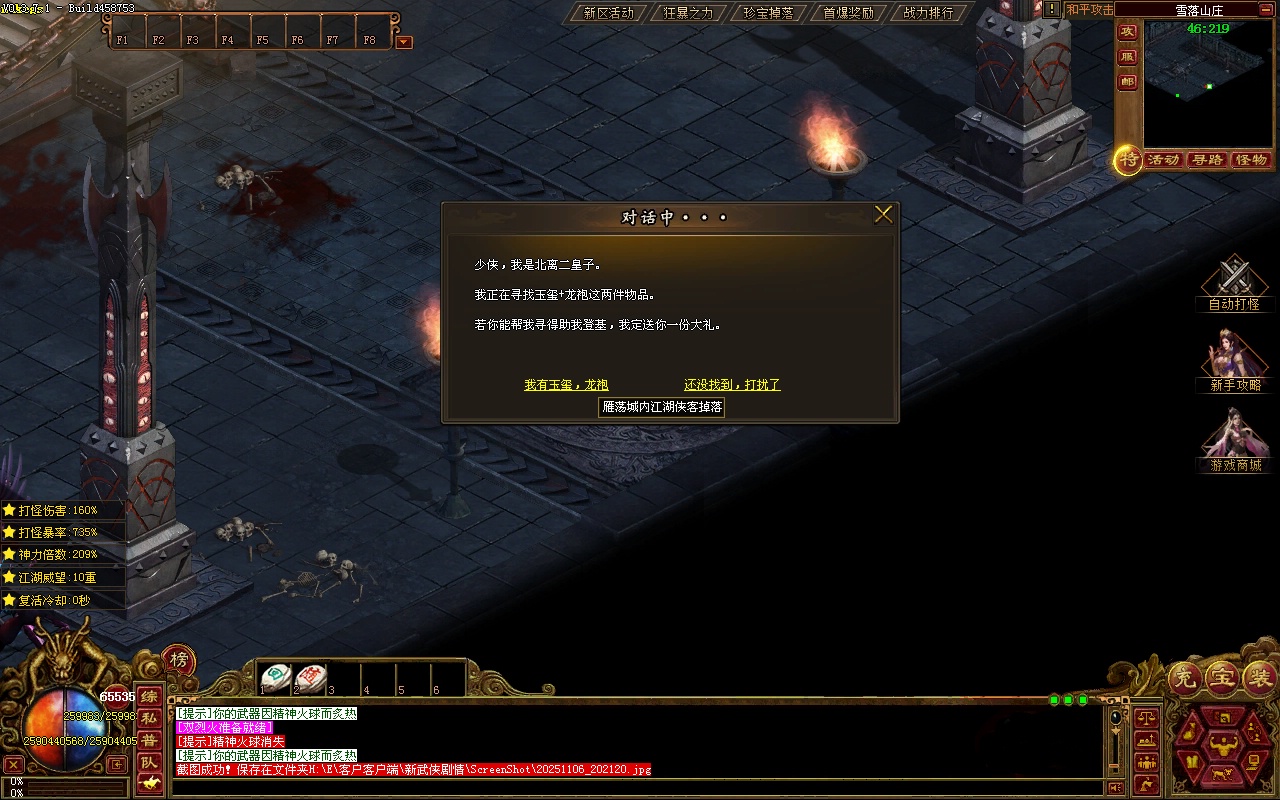This screenshot has height=800, width=1280.
Task: Open the 狂暴之力 menu
Action: click(688, 13)
